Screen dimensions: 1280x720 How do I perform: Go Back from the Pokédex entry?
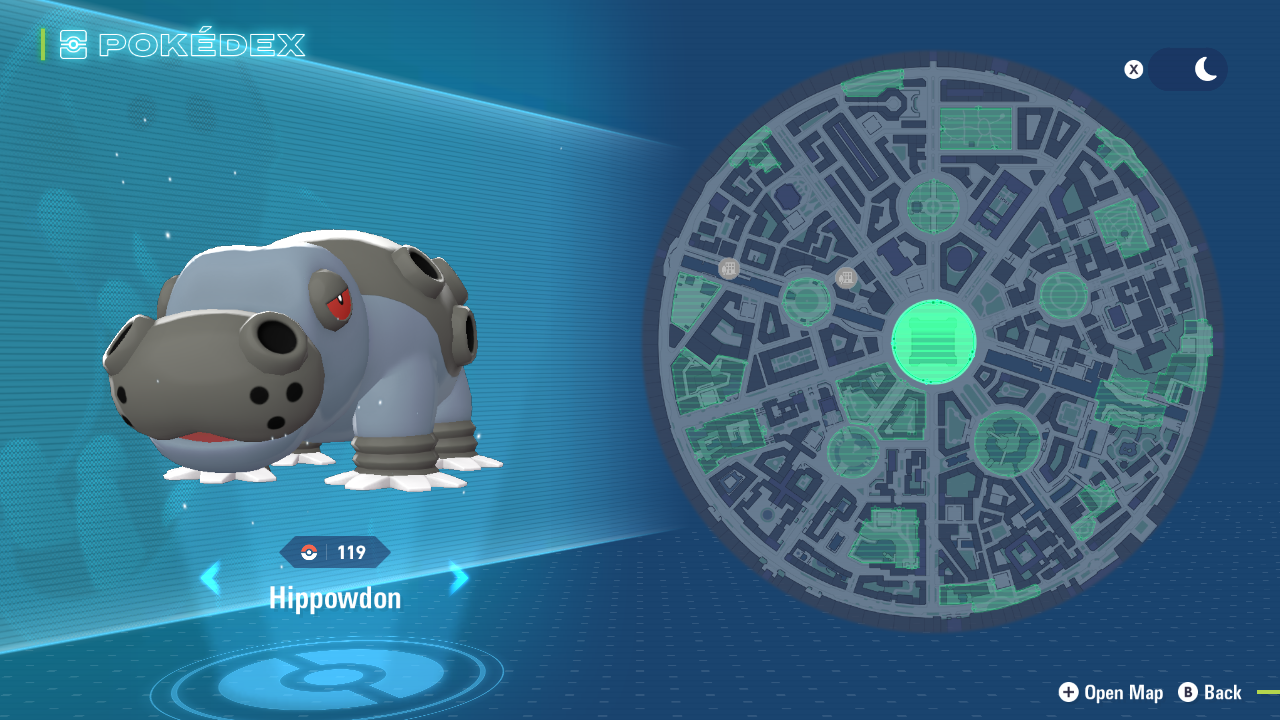[1210, 692]
